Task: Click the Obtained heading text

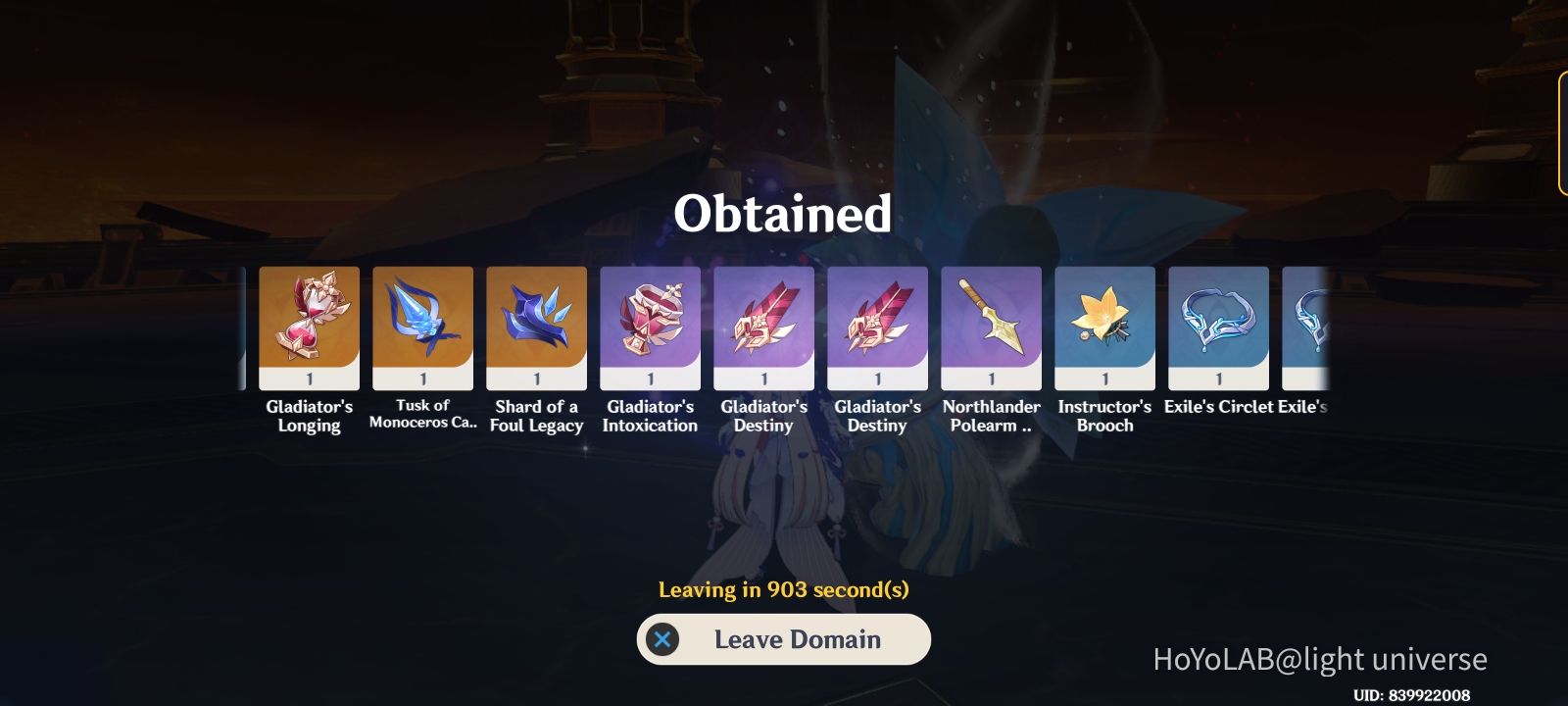Action: (784, 214)
